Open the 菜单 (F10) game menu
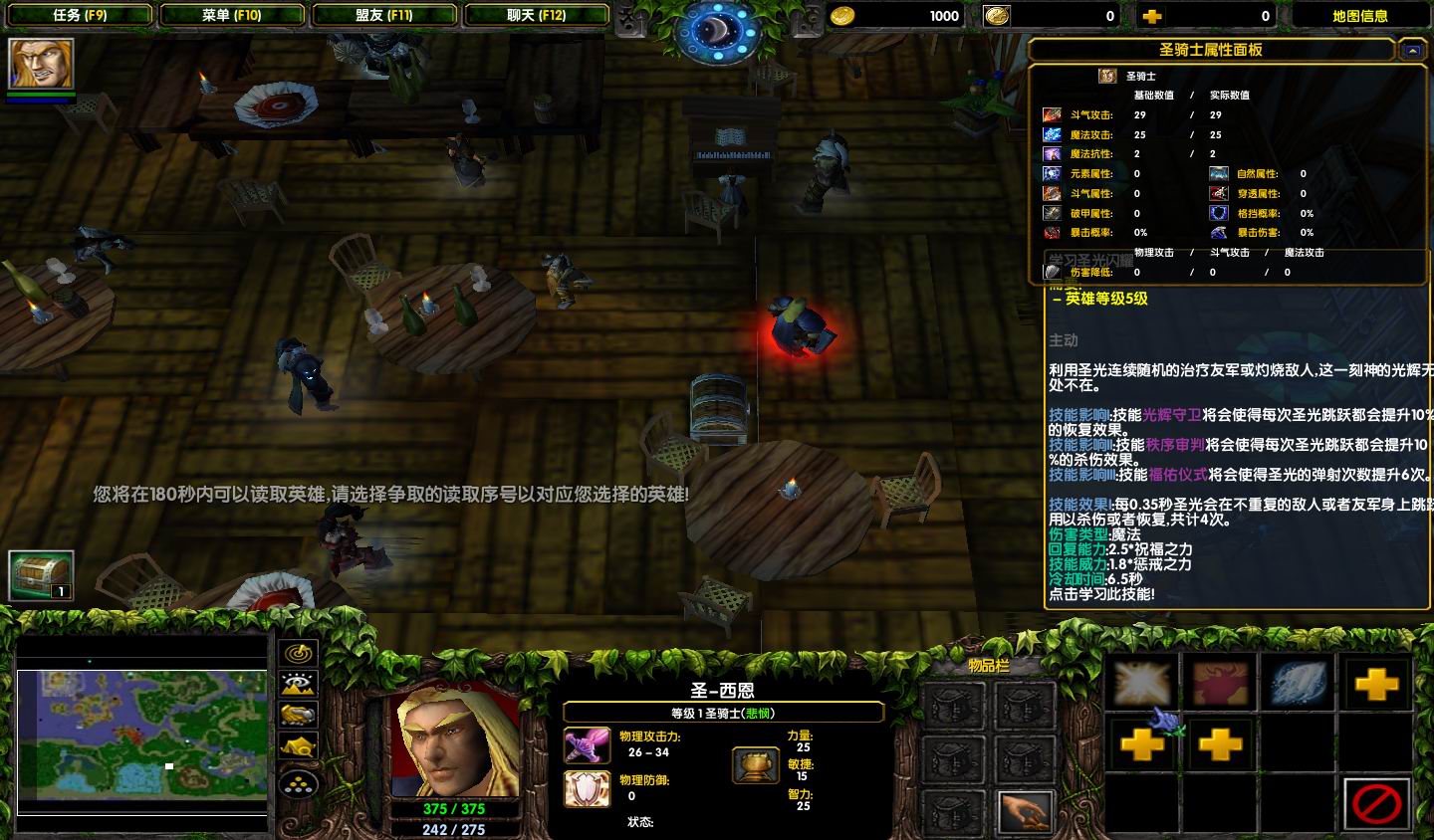1434x840 pixels. click(x=231, y=15)
